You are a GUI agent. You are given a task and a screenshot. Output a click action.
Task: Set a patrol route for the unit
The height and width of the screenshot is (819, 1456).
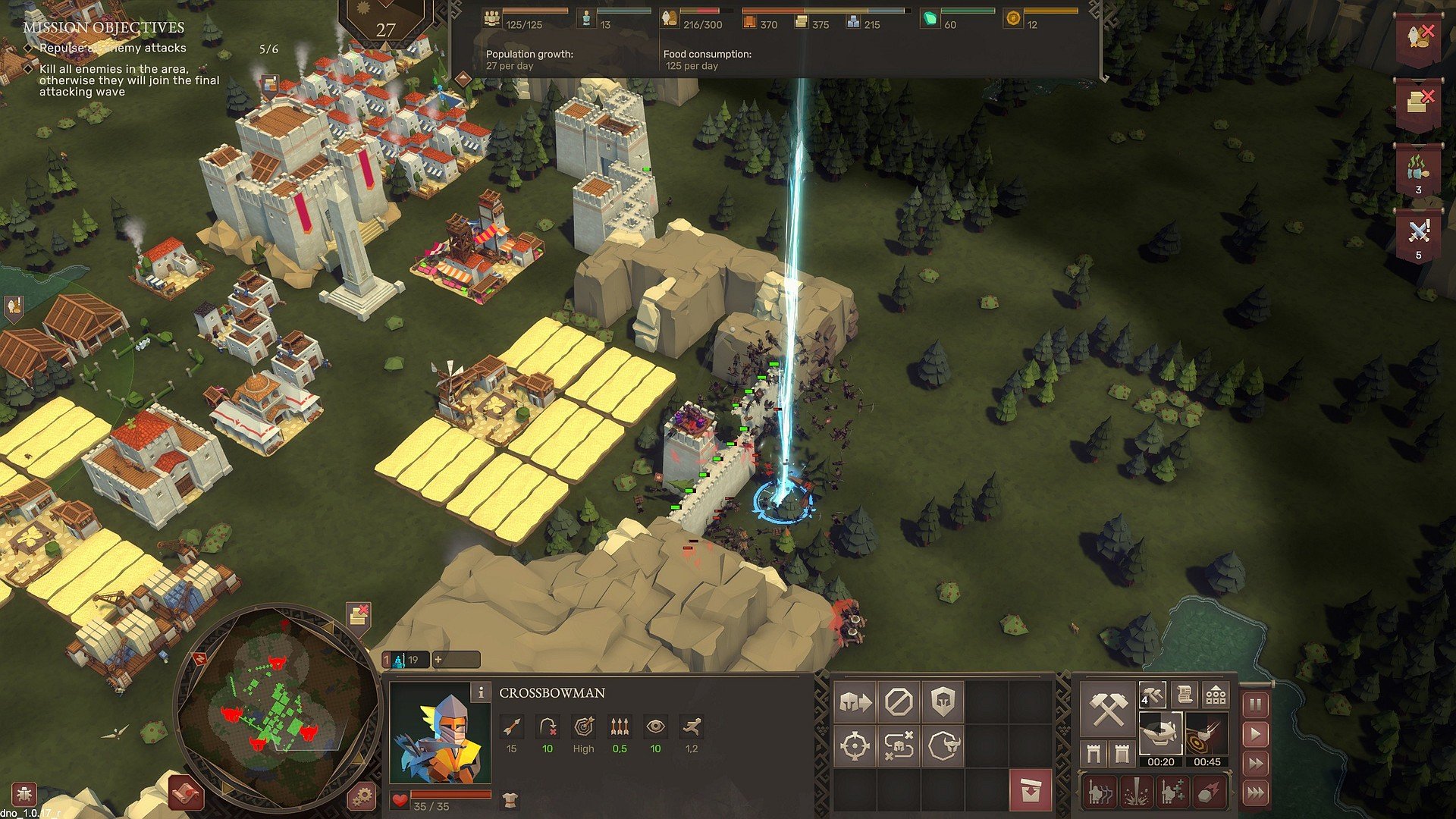(899, 746)
